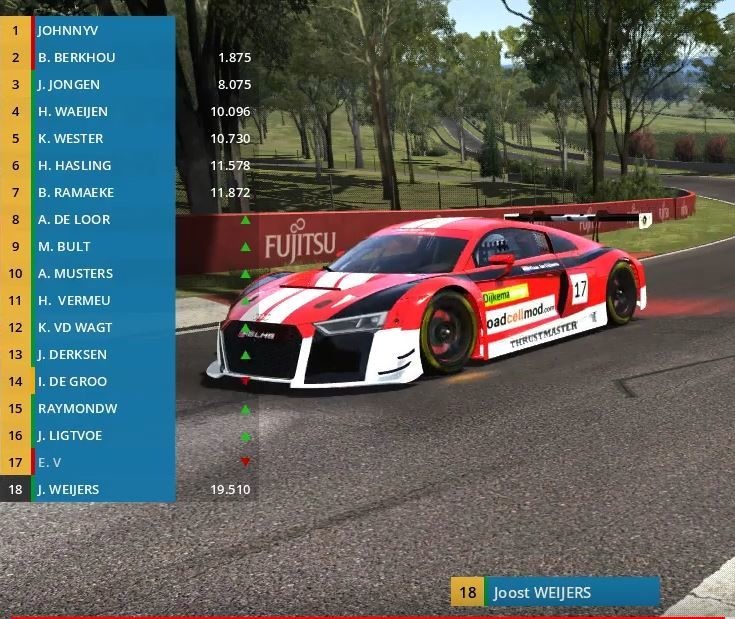This screenshot has height=619, width=735.
Task: Select RAYMONDW's standings entry
Action: [100, 408]
